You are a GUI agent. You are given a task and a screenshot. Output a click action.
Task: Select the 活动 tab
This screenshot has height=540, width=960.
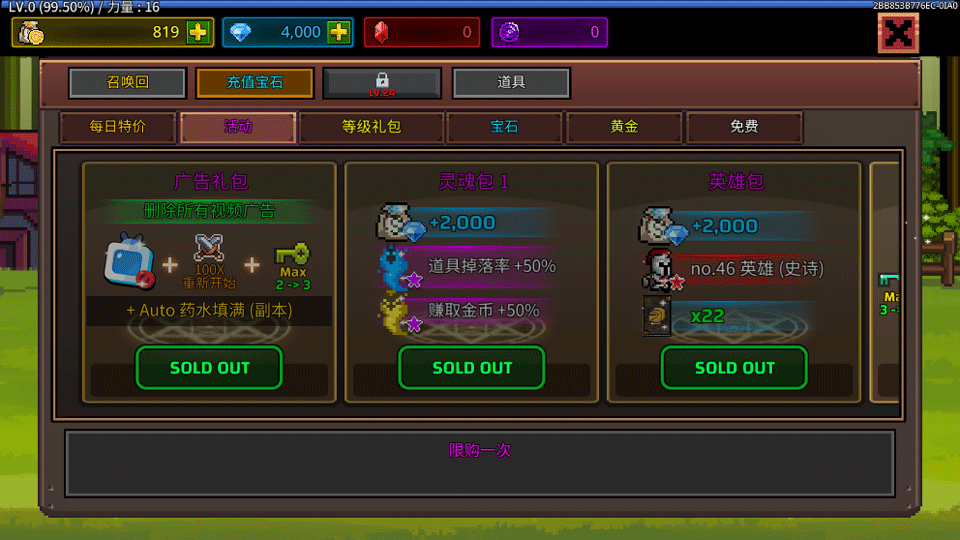[x=238, y=127]
